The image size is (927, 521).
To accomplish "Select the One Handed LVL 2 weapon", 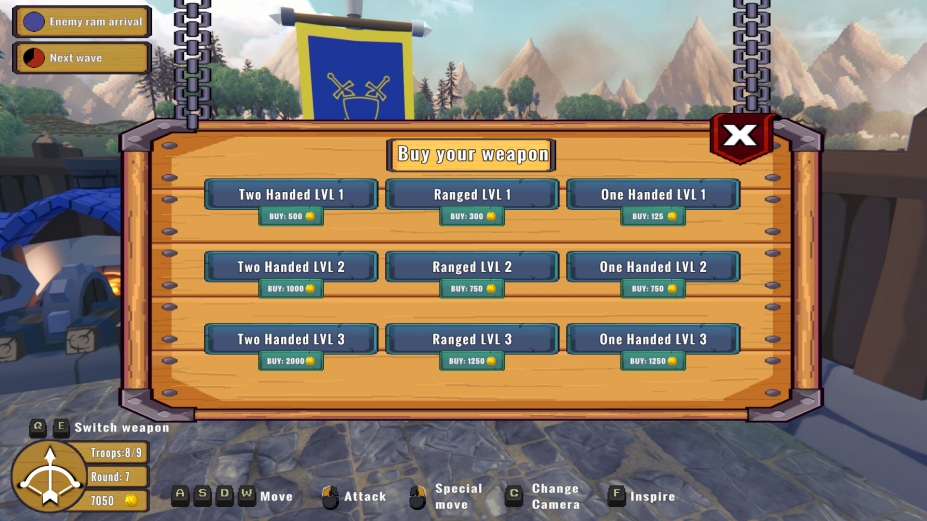I will coord(653,267).
